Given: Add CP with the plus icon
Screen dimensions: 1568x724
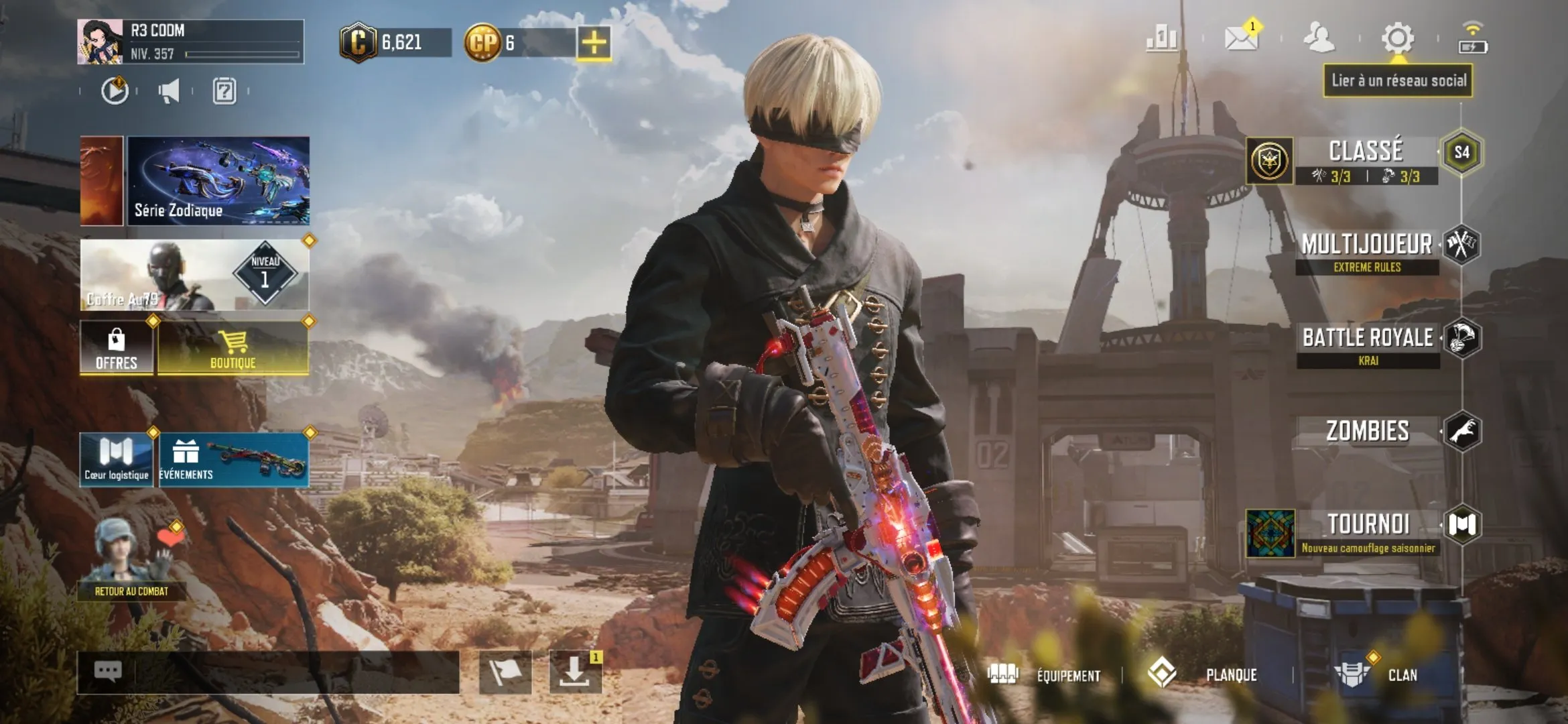Looking at the screenshot, I should pyautogui.click(x=596, y=42).
